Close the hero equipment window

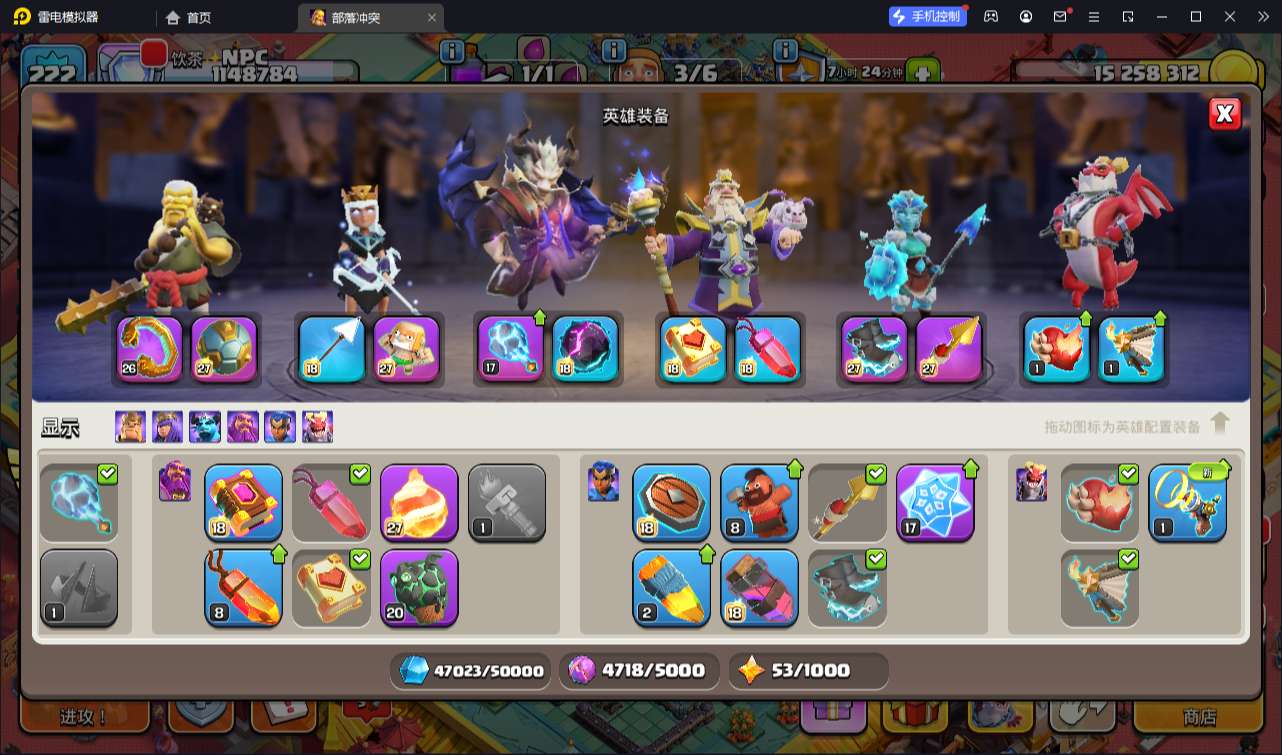[1225, 114]
